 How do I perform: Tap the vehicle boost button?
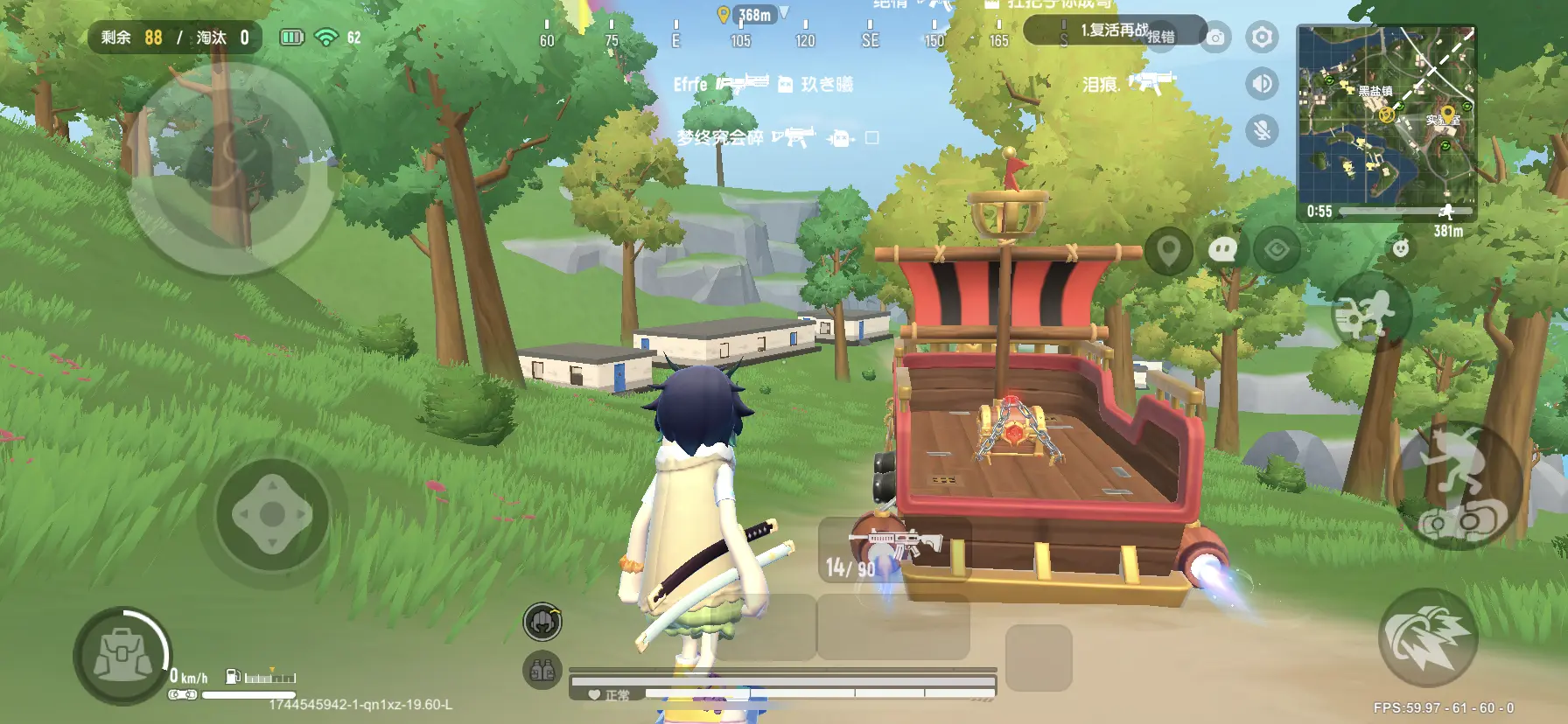pyautogui.click(x=1427, y=636)
